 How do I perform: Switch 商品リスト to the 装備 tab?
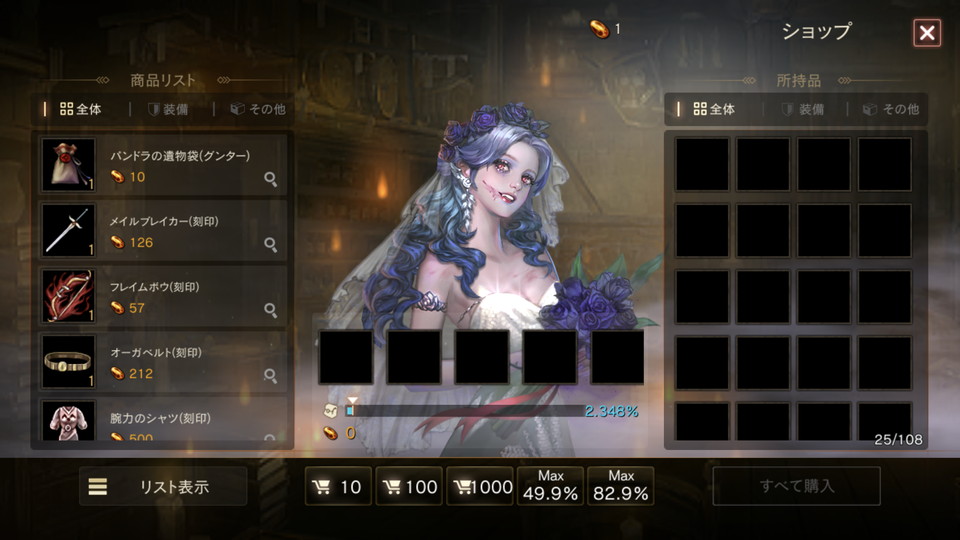coord(167,109)
